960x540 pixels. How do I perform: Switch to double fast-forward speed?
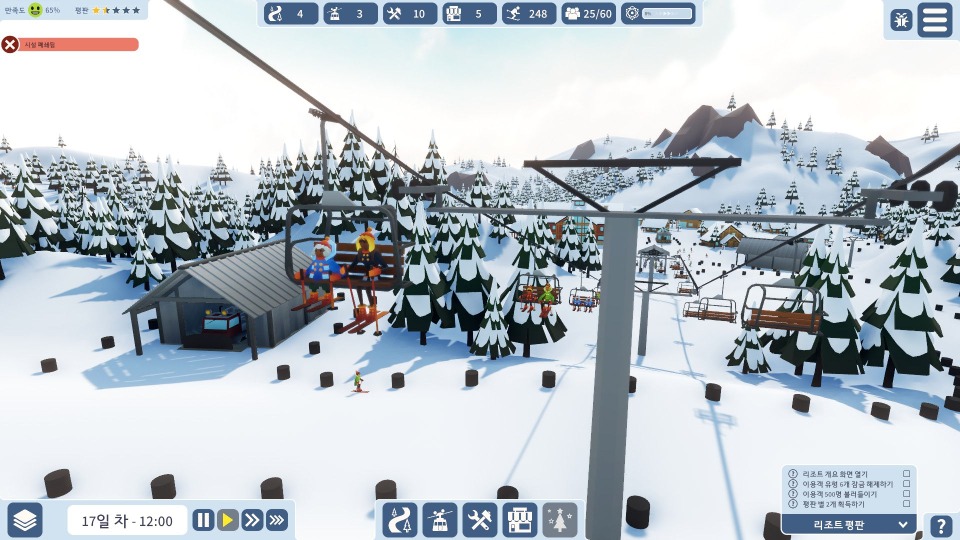[252, 520]
